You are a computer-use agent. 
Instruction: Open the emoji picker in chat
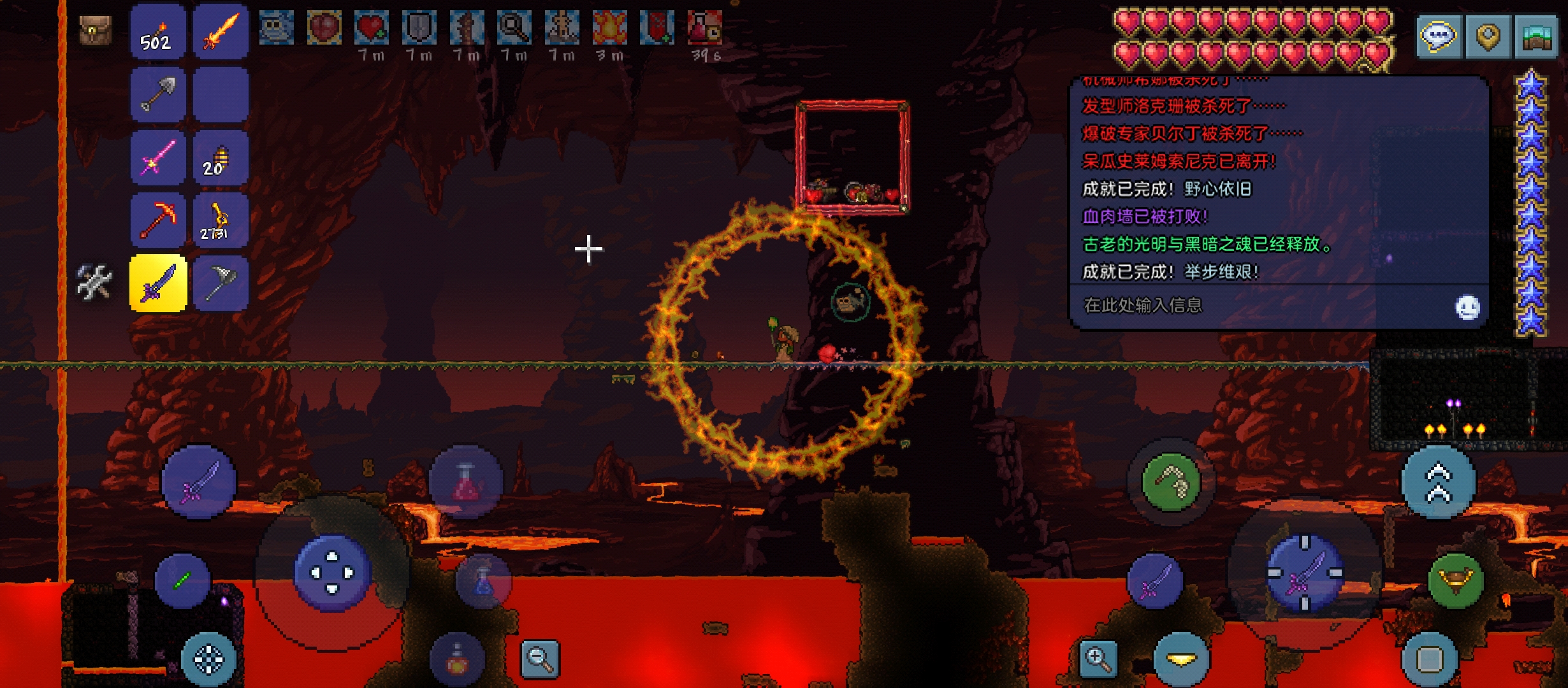click(1467, 307)
